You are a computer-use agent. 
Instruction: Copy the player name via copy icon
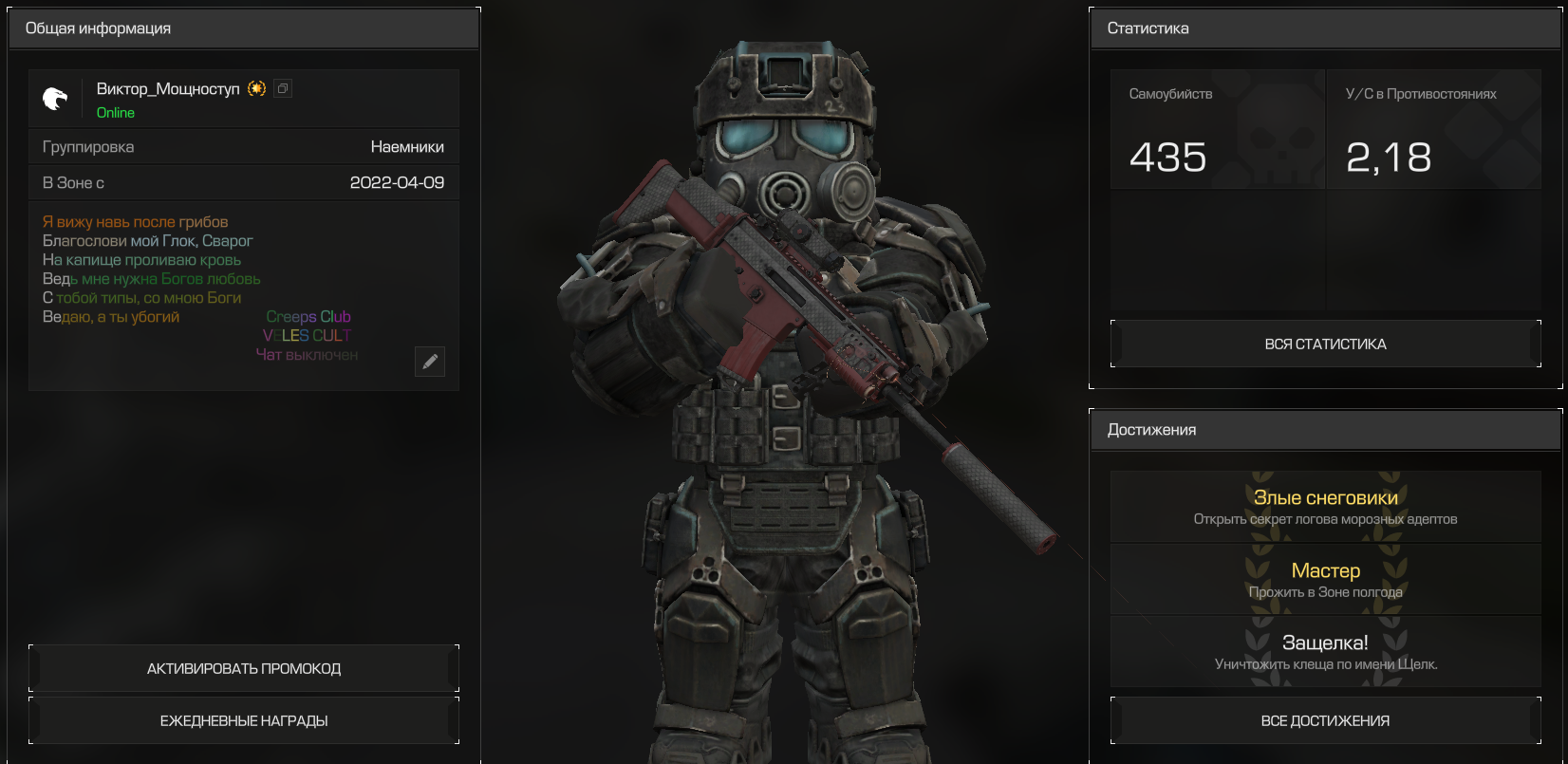point(283,88)
